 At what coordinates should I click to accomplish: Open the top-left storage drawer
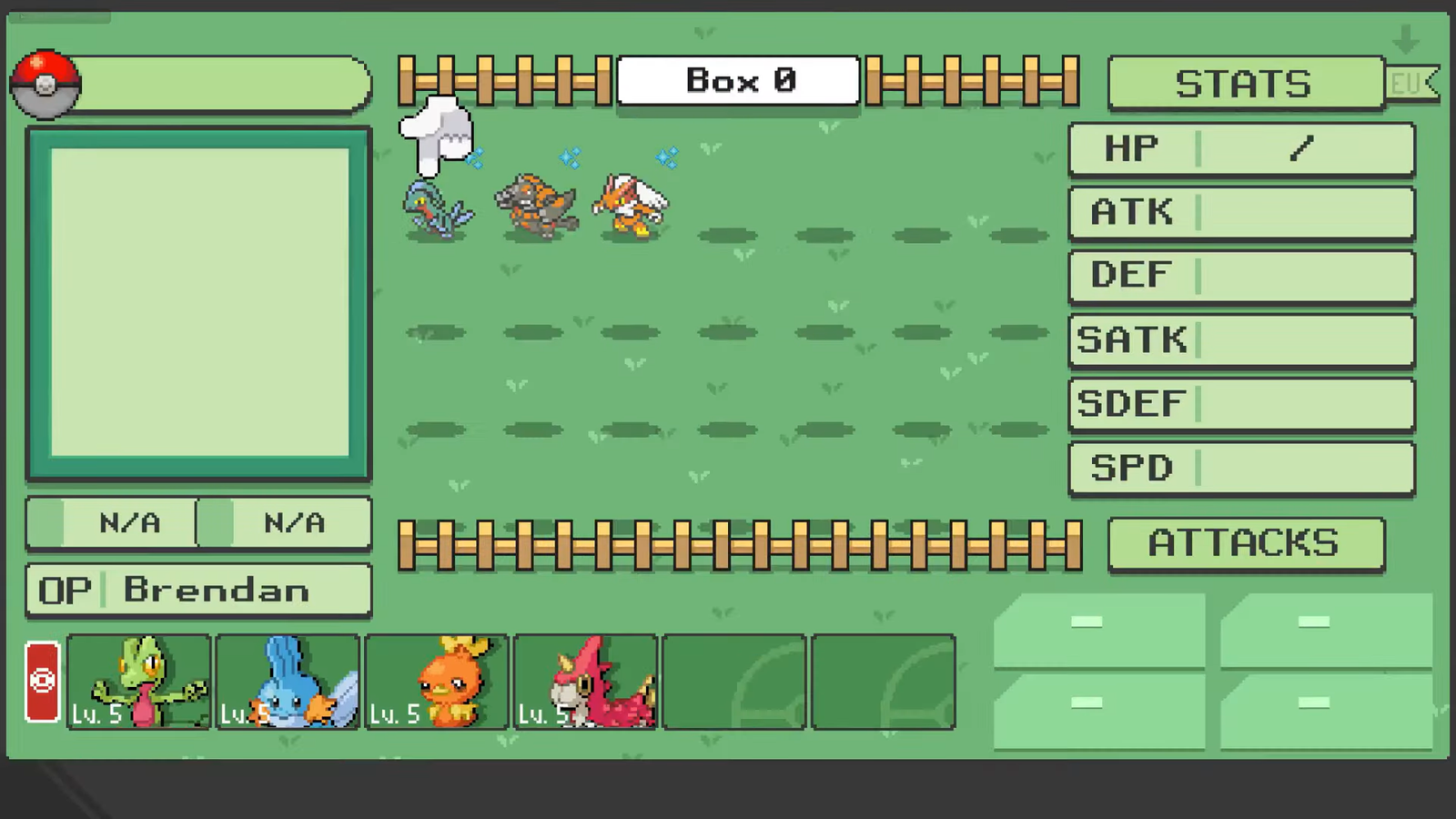click(x=1098, y=629)
